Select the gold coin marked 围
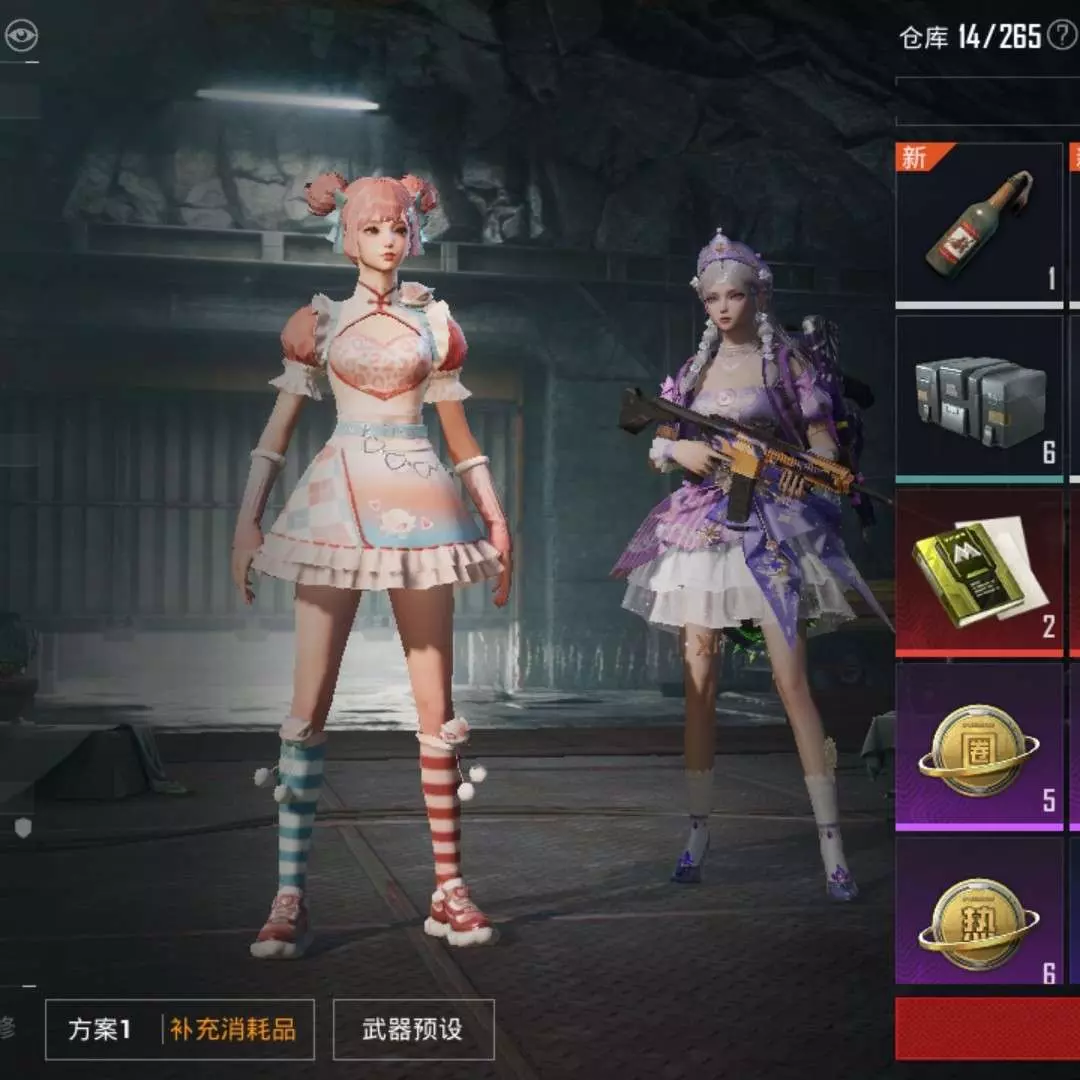 pos(978,746)
